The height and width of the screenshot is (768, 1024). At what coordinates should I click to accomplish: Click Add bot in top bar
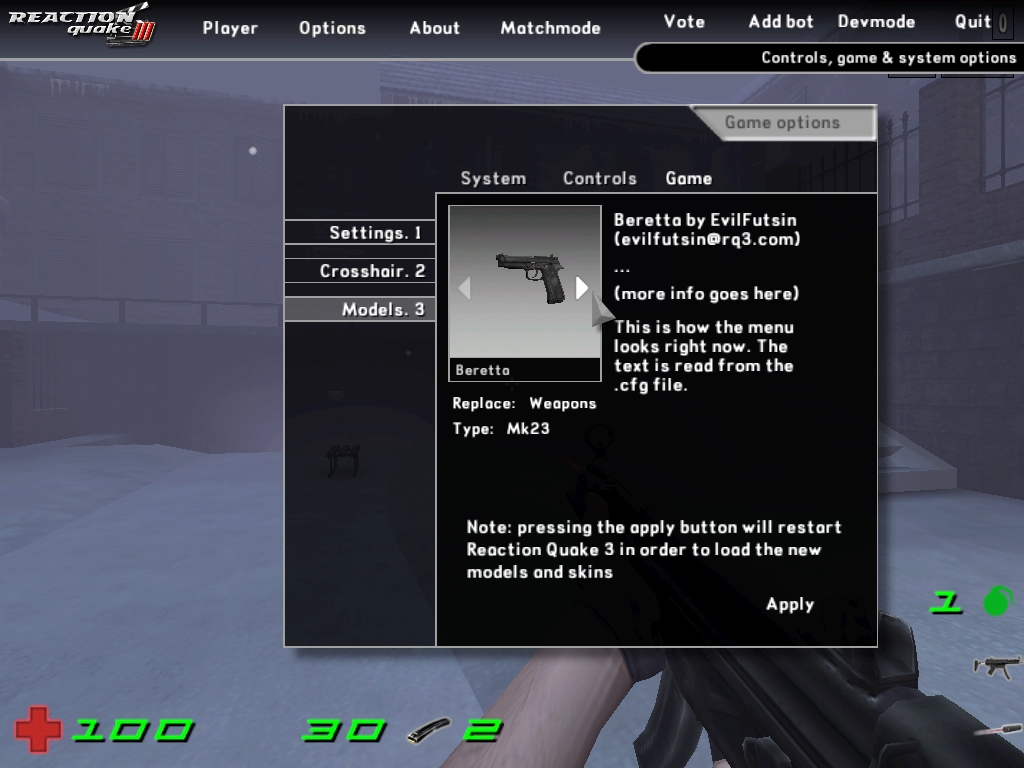781,21
